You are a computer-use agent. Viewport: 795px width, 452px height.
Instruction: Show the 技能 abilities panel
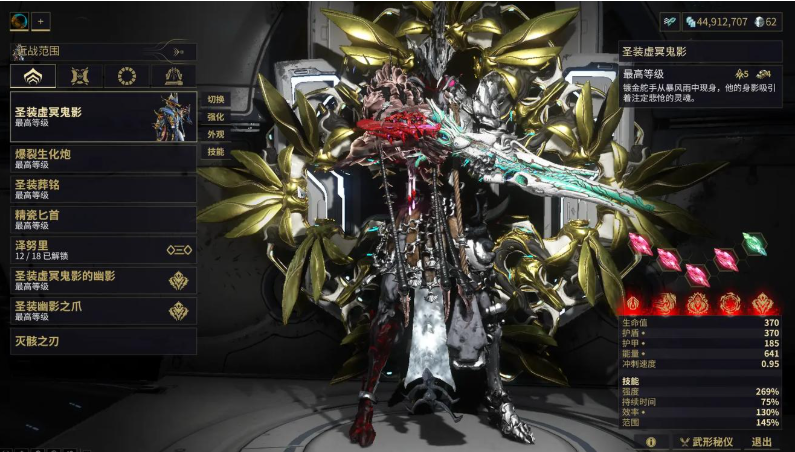215,152
